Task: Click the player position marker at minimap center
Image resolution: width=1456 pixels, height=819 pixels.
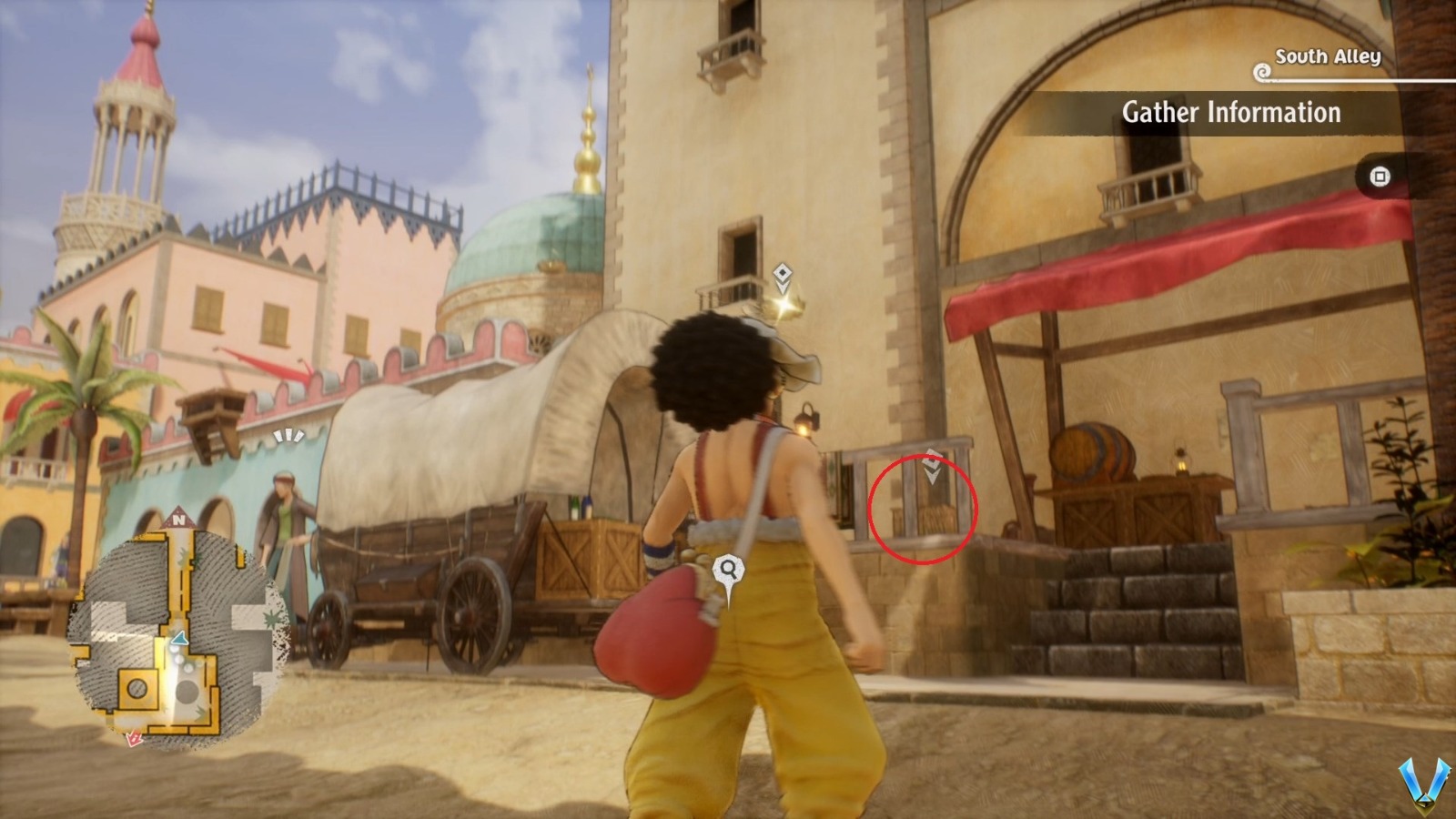Action: click(x=179, y=639)
